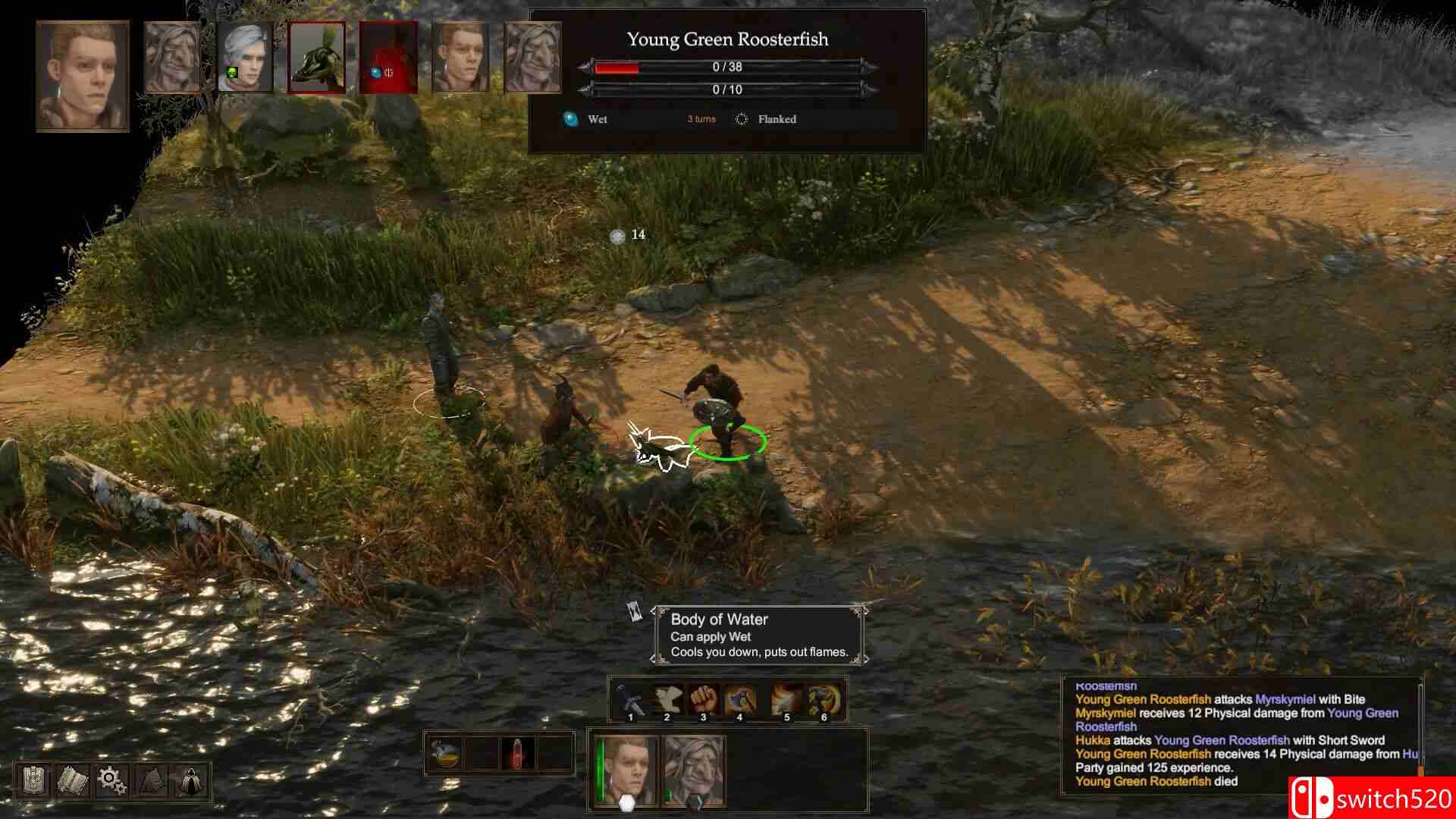Toggle the AP indicator under the left party portrait
The width and height of the screenshot is (1456, 819).
(626, 802)
